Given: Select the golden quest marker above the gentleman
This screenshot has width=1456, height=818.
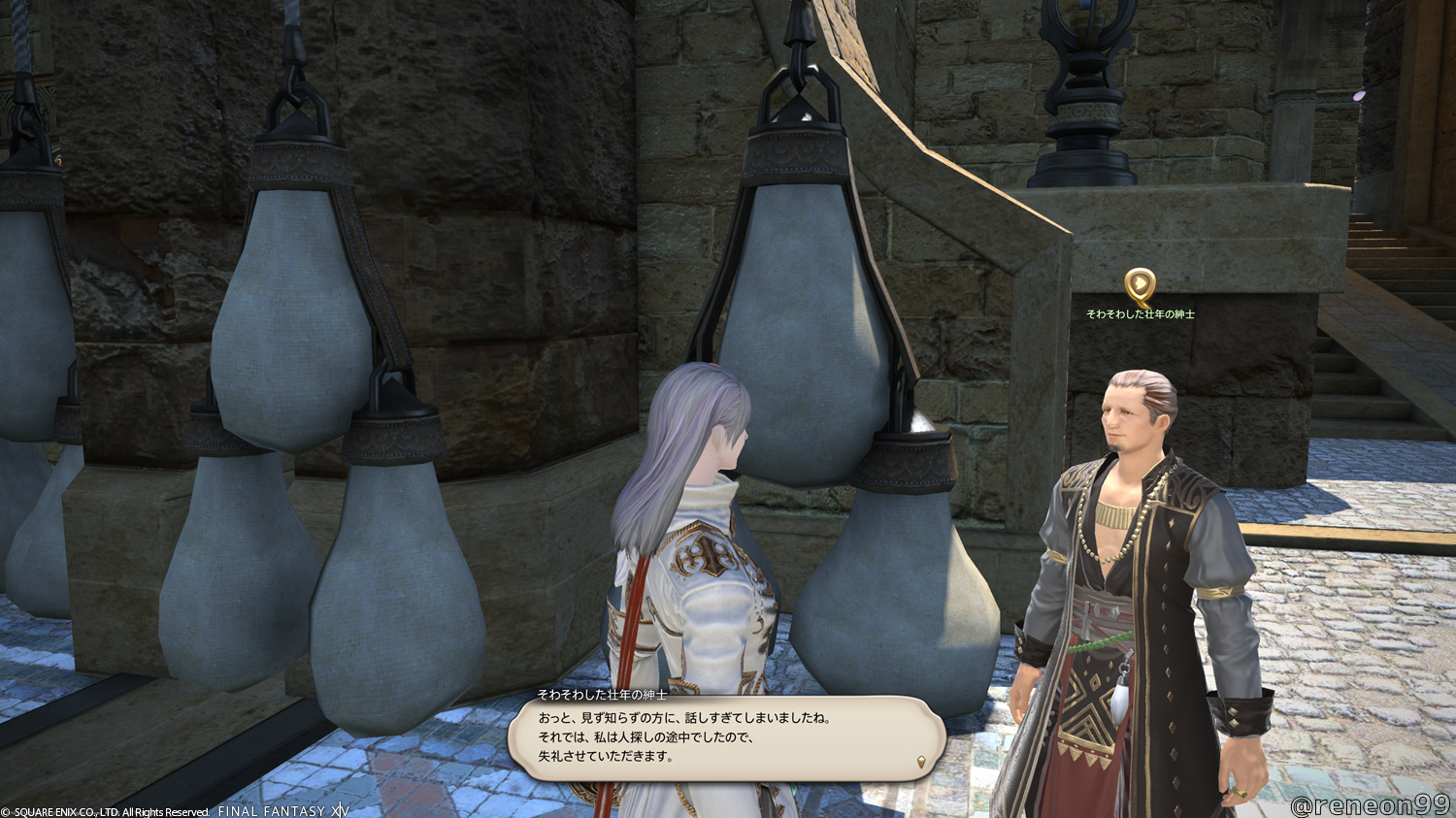Looking at the screenshot, I should tap(1141, 287).
